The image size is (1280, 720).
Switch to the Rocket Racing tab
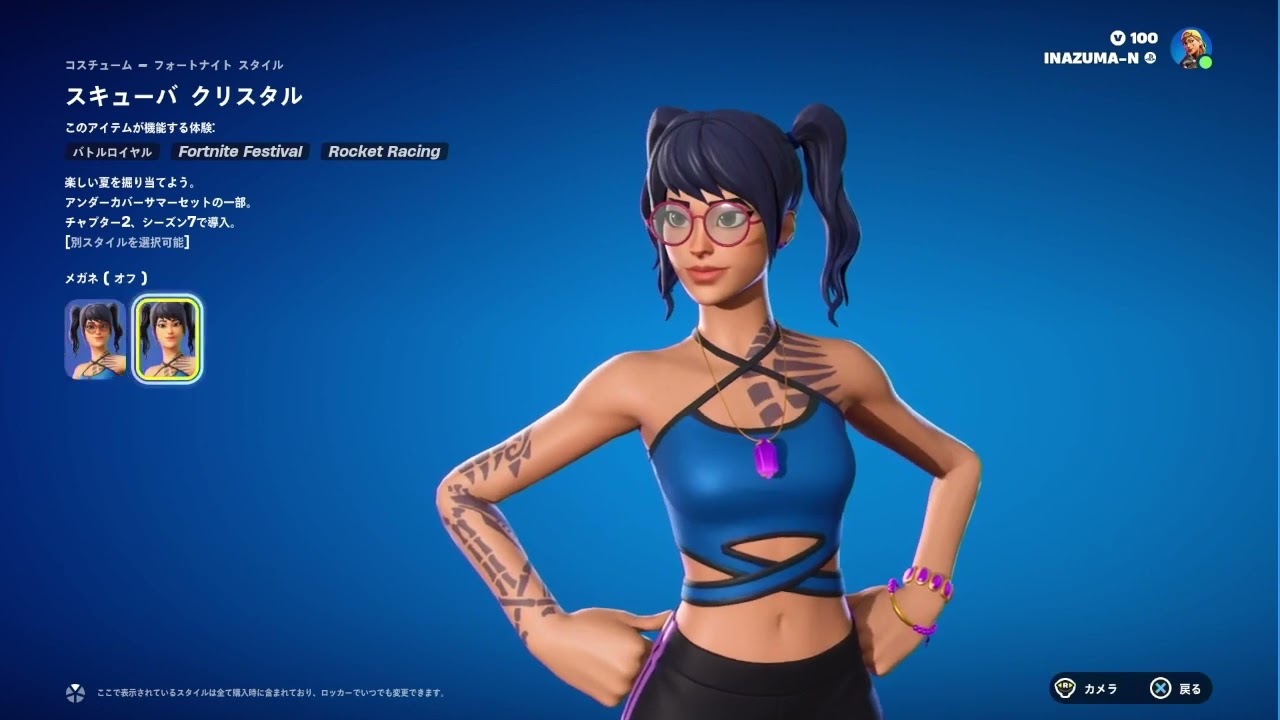point(384,152)
